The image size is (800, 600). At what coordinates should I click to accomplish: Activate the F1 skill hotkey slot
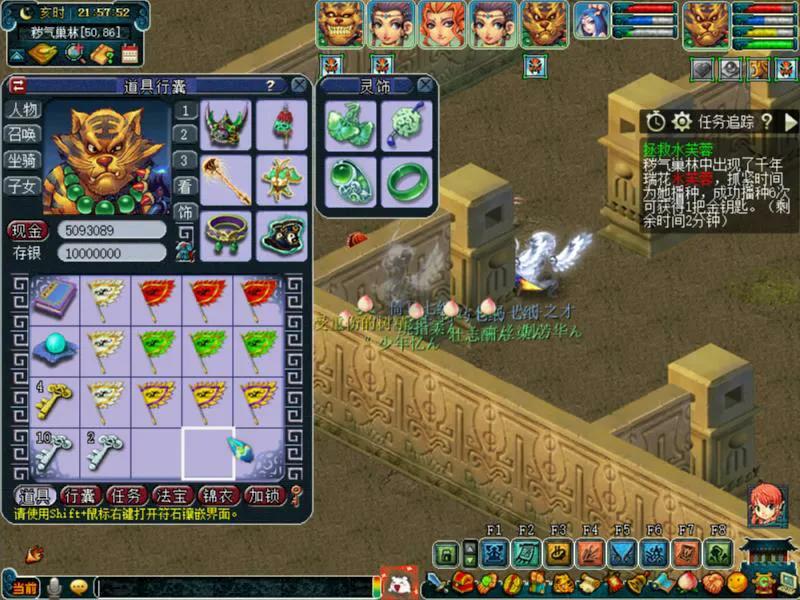[494, 553]
